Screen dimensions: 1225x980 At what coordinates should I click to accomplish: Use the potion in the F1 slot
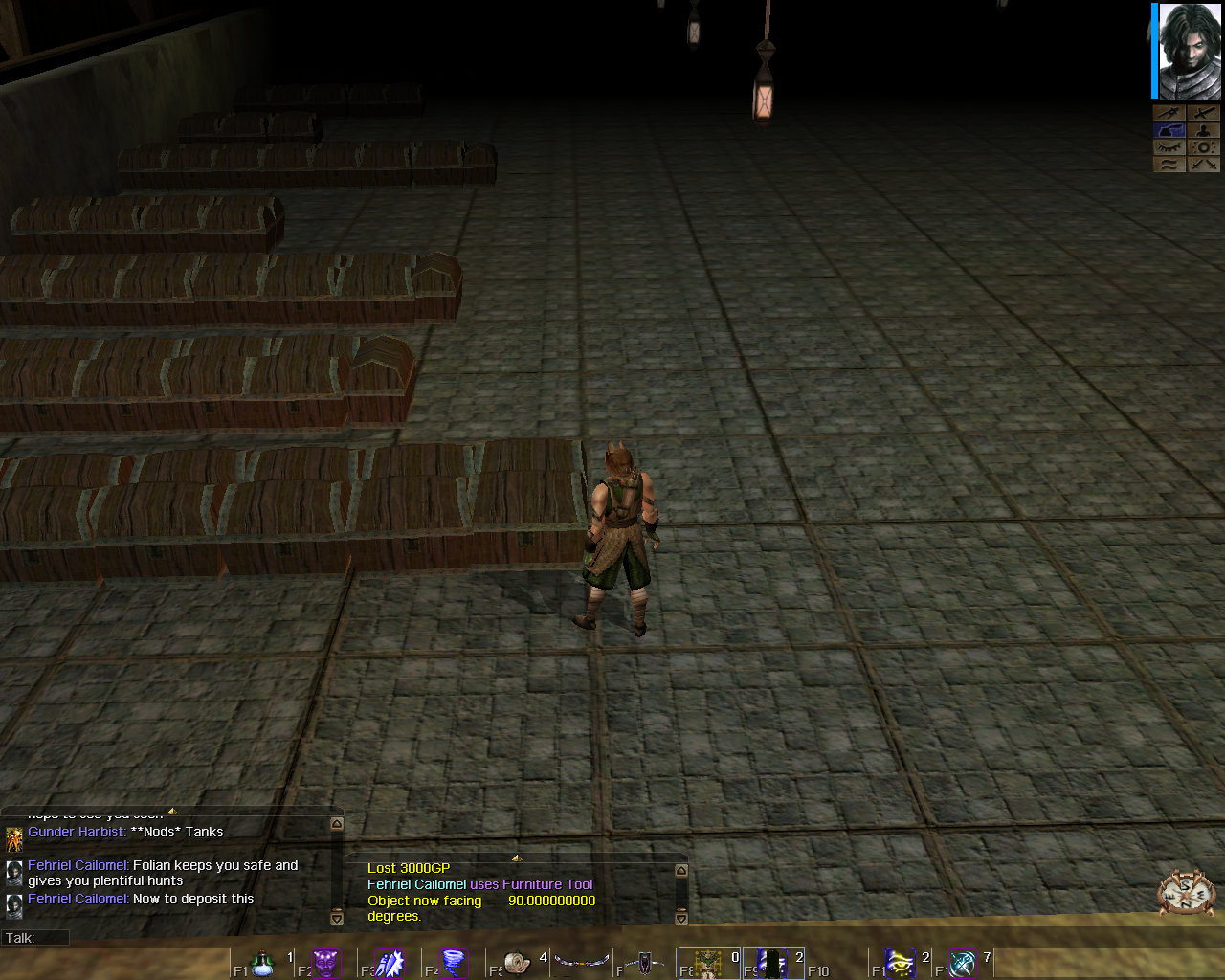[x=263, y=964]
